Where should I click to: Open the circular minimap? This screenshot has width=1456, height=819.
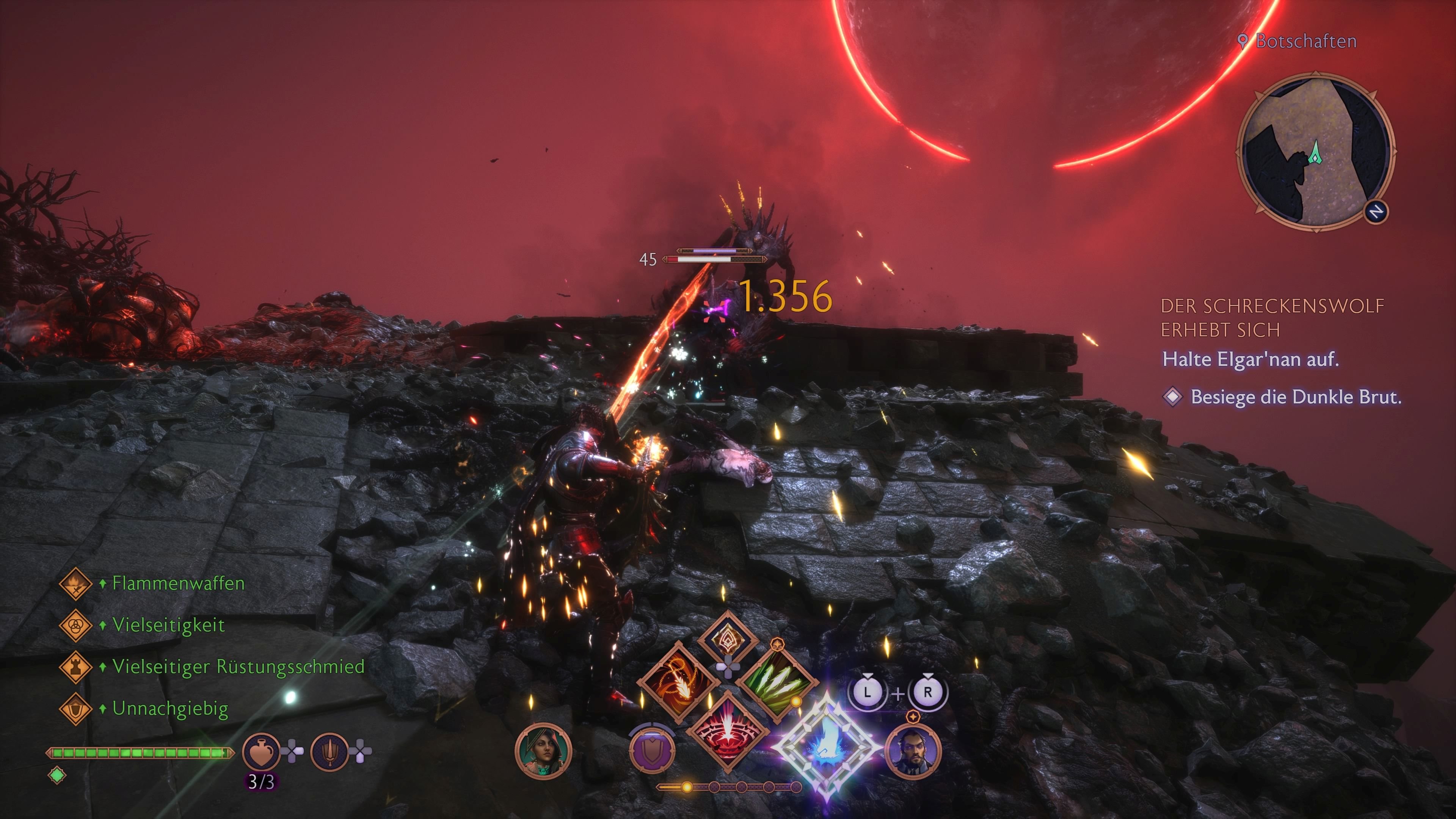1315,151
